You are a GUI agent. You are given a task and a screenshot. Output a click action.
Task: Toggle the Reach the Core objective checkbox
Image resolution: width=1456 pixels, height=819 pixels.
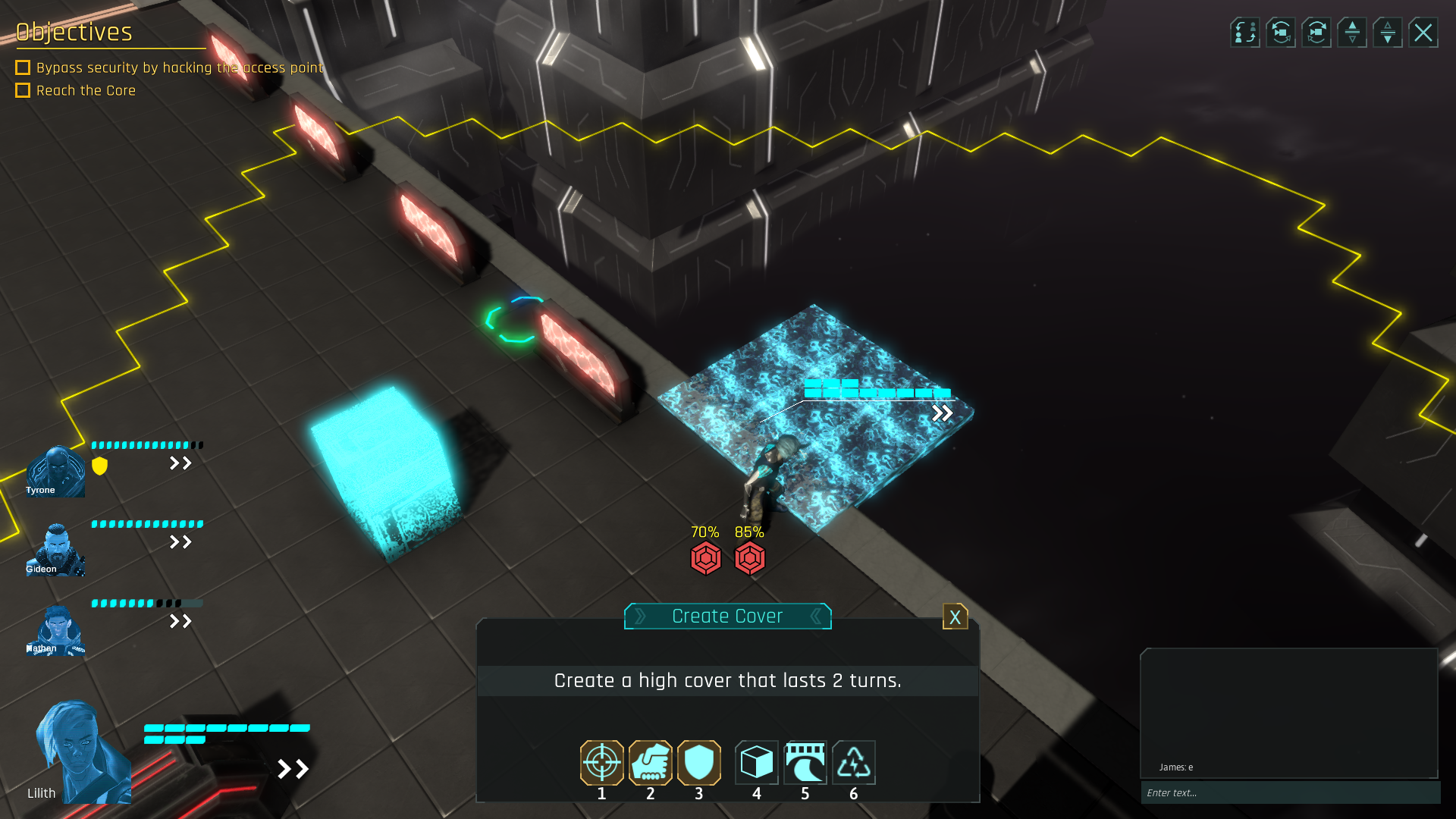[x=23, y=90]
